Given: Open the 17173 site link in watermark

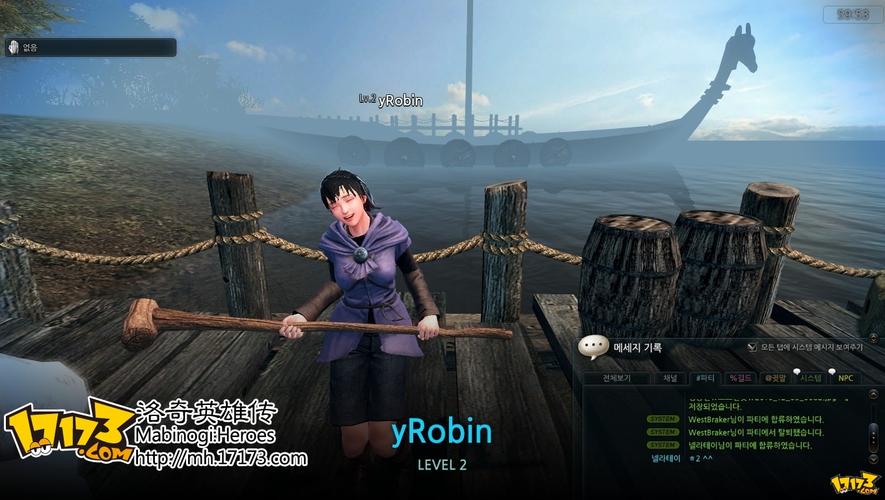Looking at the screenshot, I should click(220, 459).
